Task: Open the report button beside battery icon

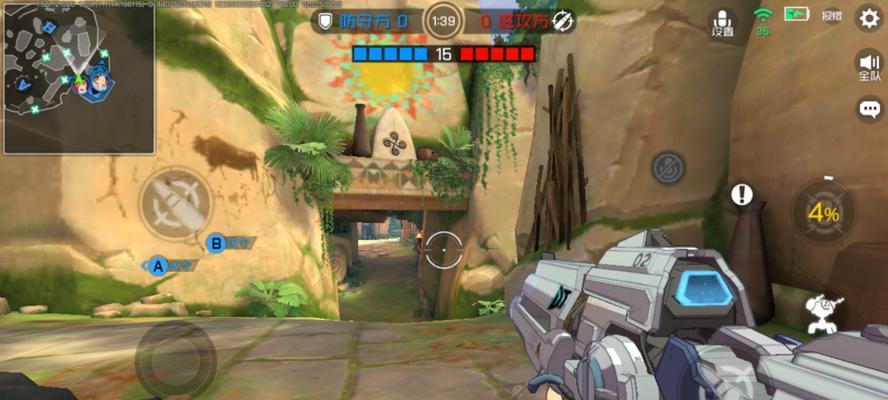Action: (832, 17)
